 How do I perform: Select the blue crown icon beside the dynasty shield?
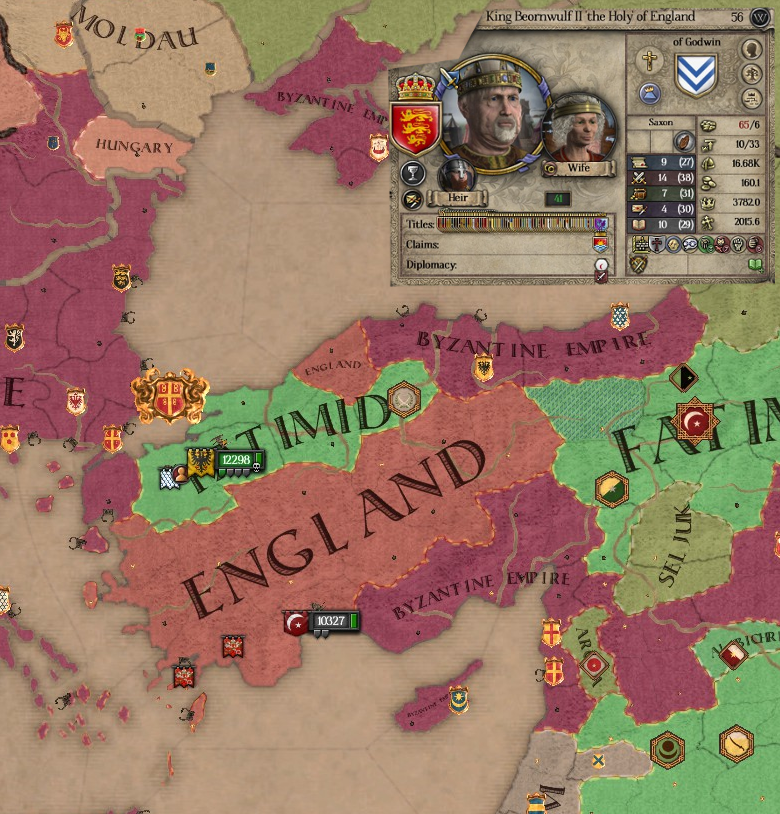click(650, 94)
